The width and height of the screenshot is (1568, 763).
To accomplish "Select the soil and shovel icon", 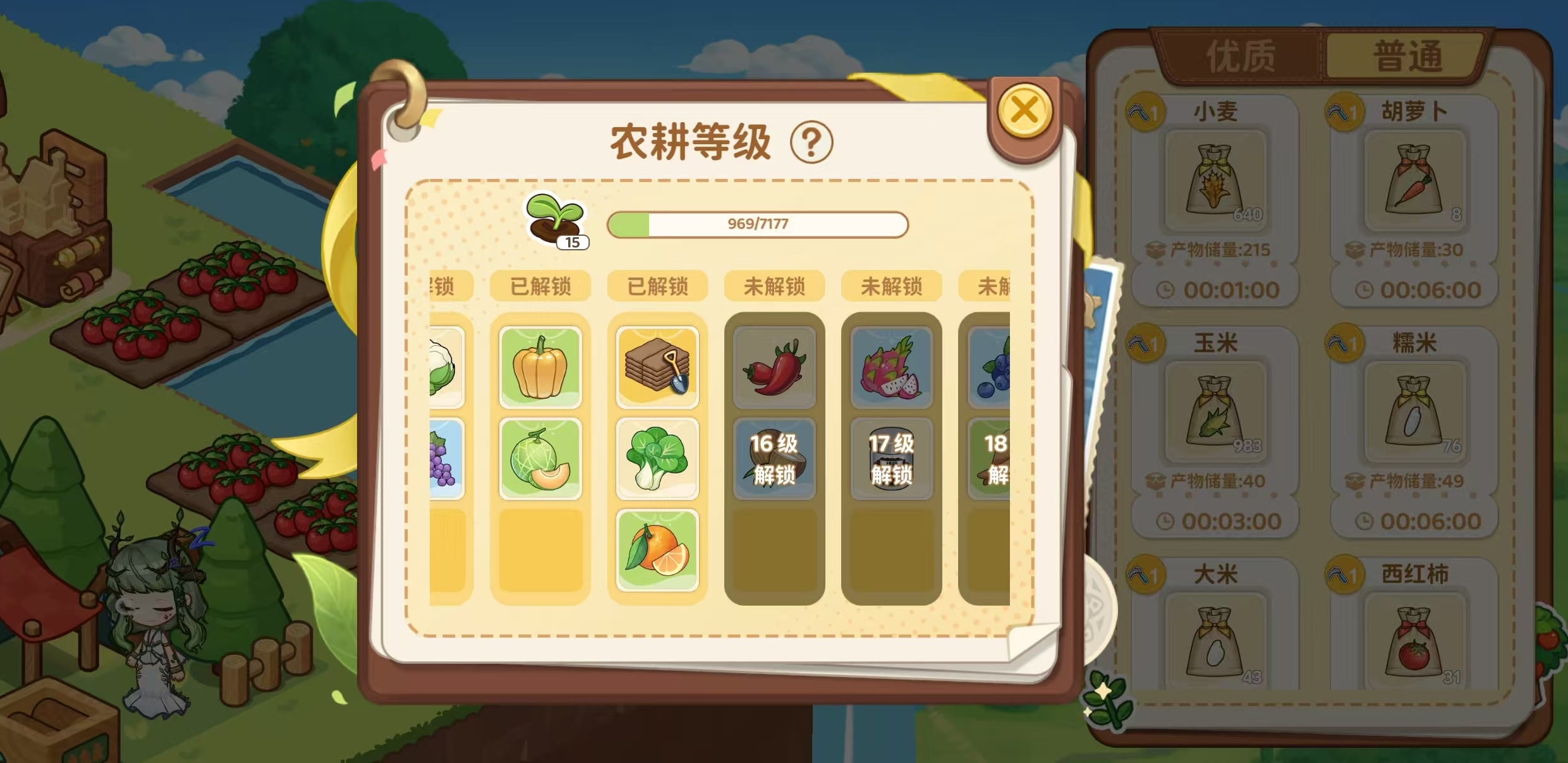I will pos(657,367).
